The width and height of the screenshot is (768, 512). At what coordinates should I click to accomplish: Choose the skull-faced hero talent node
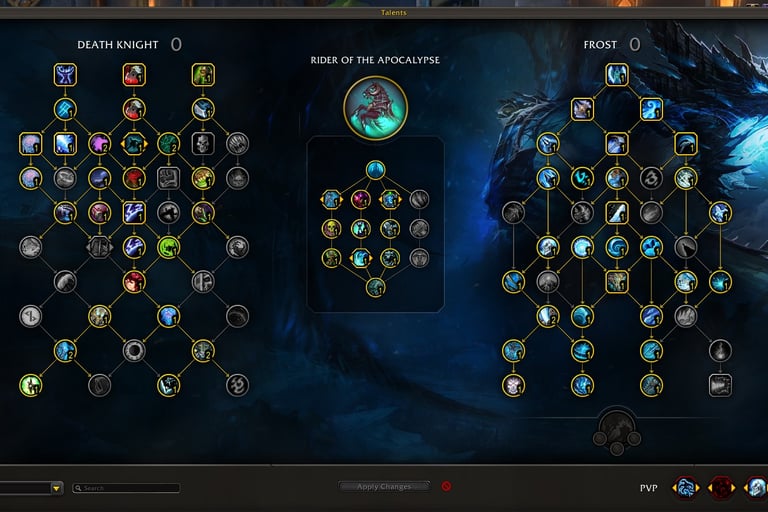pyautogui.click(x=332, y=229)
